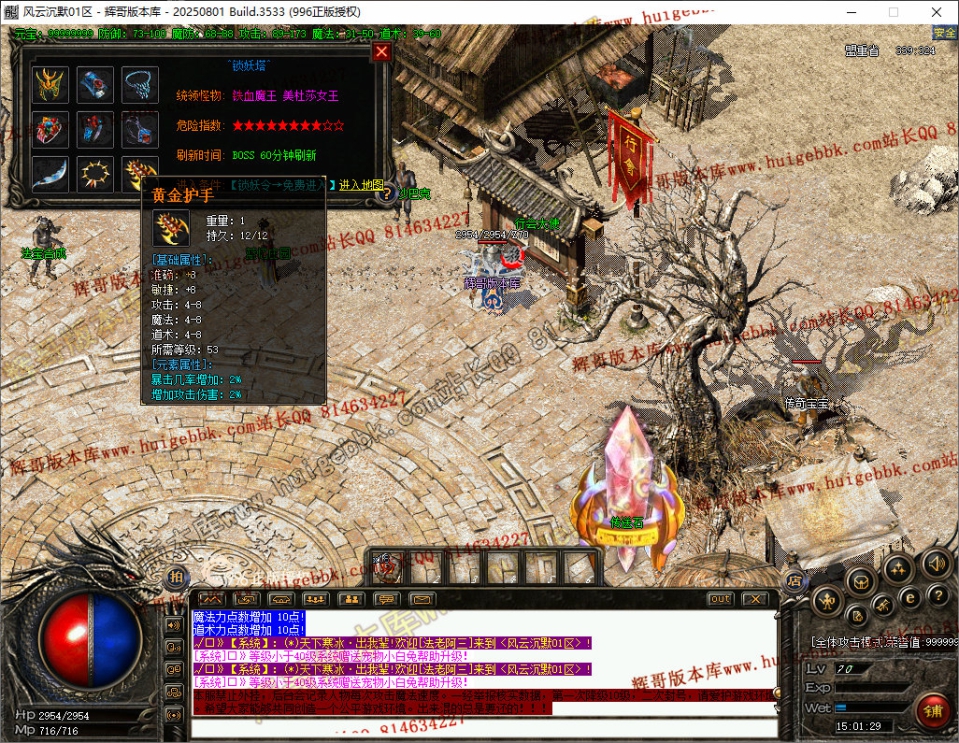Close the game window
The image size is (959, 743).
click(936, 12)
